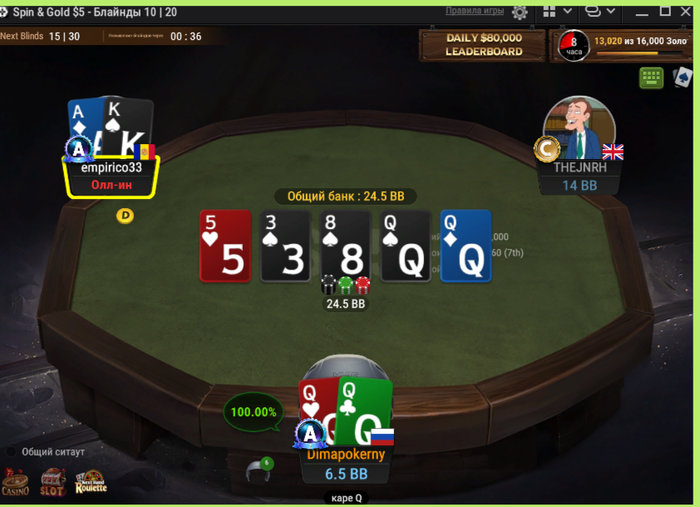Viewport: 700px width, 507px height.
Task: Open the chips stack dropdown
Action: point(600,12)
